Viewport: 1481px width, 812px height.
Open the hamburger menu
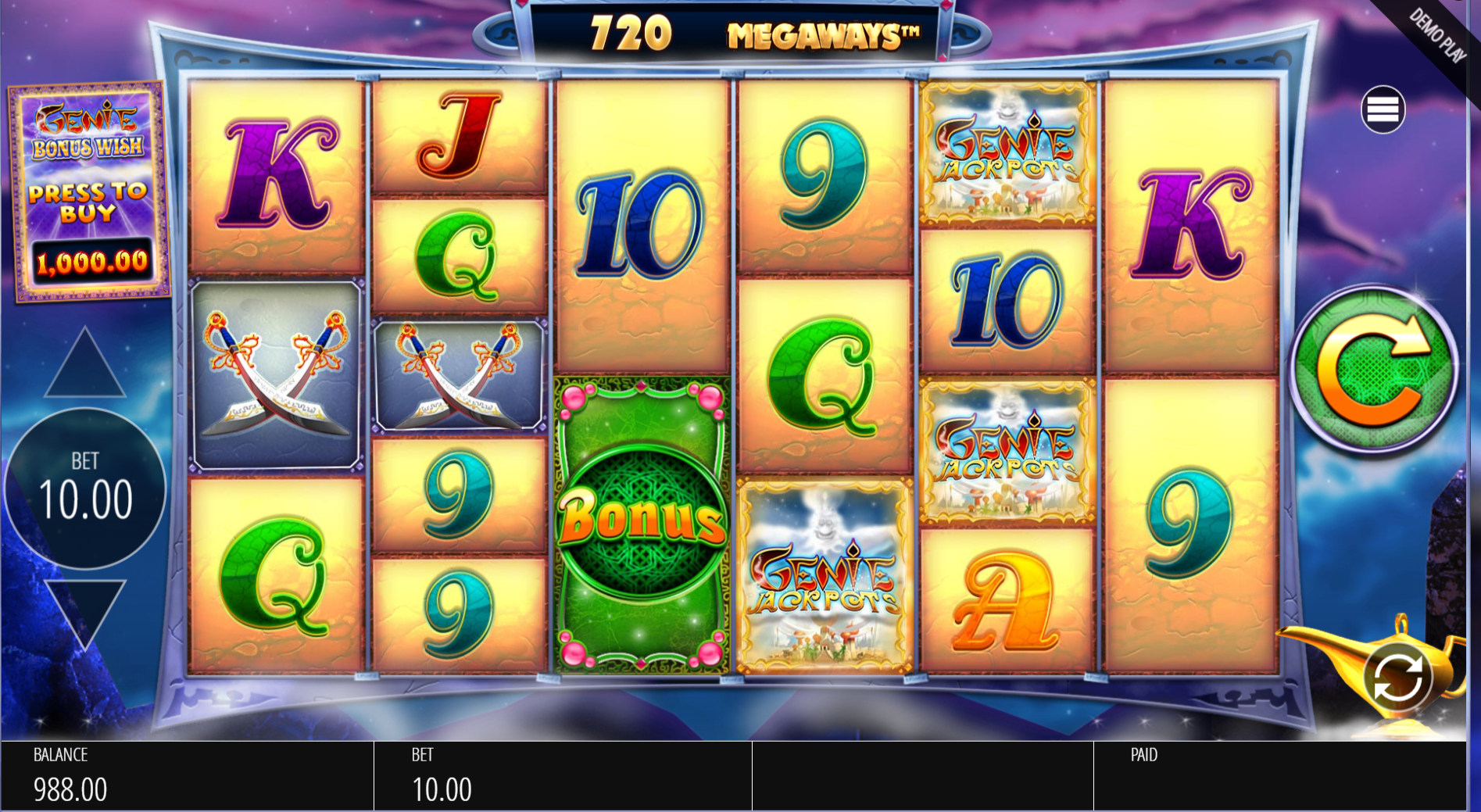point(1383,109)
